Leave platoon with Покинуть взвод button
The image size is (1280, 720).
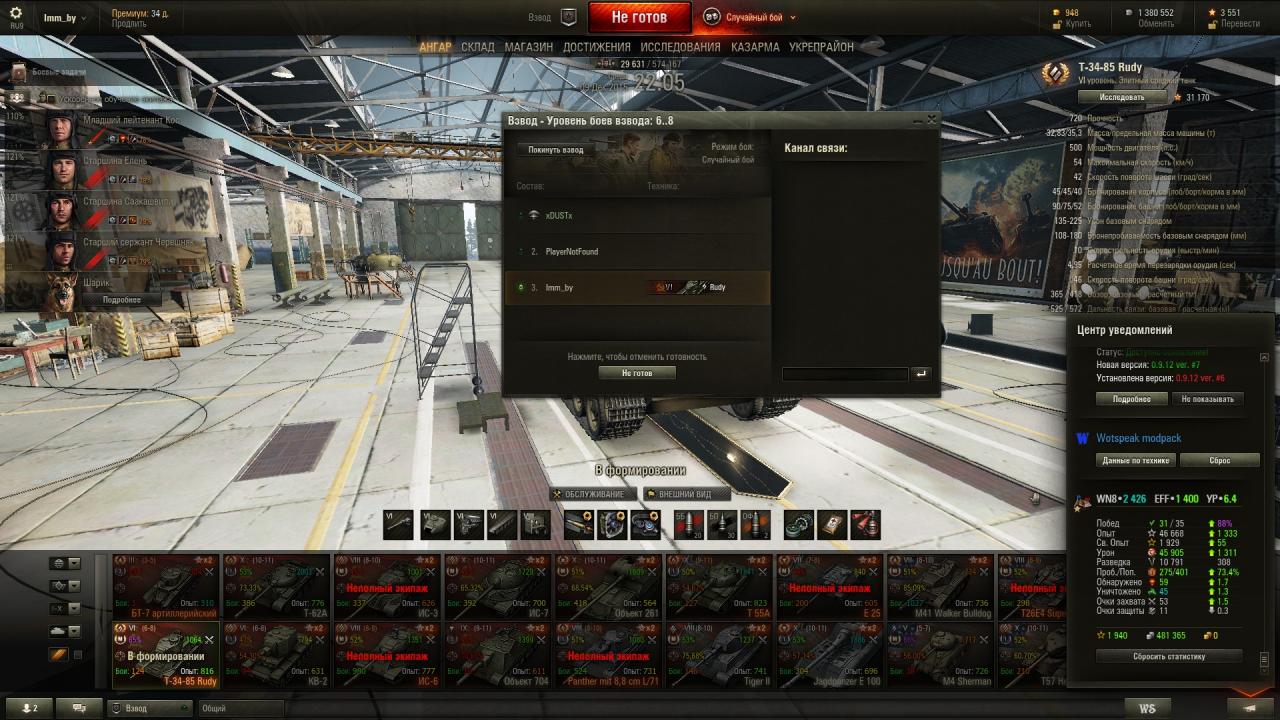[x=556, y=150]
